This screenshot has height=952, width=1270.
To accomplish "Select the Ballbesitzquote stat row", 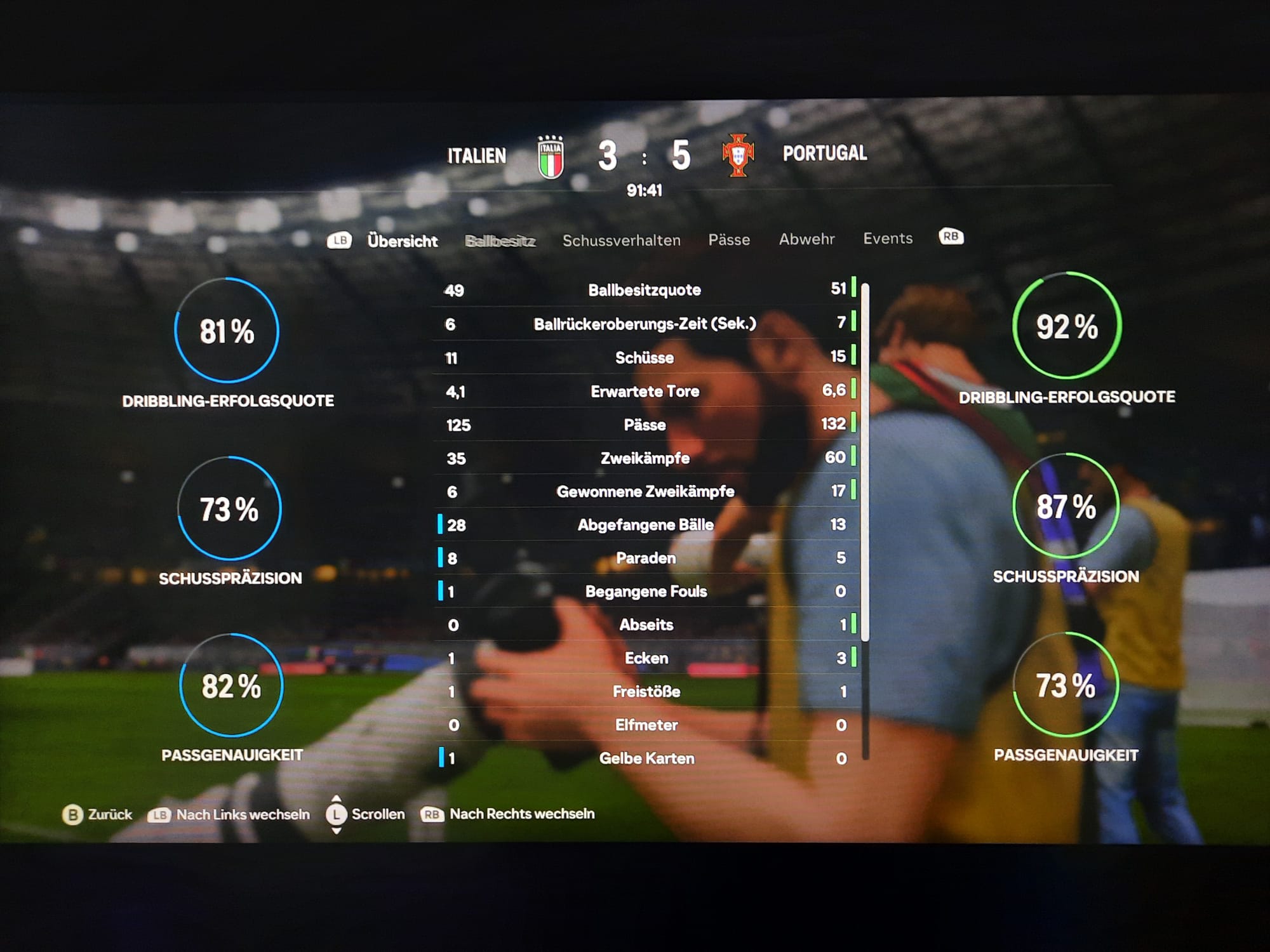I will tap(645, 290).
